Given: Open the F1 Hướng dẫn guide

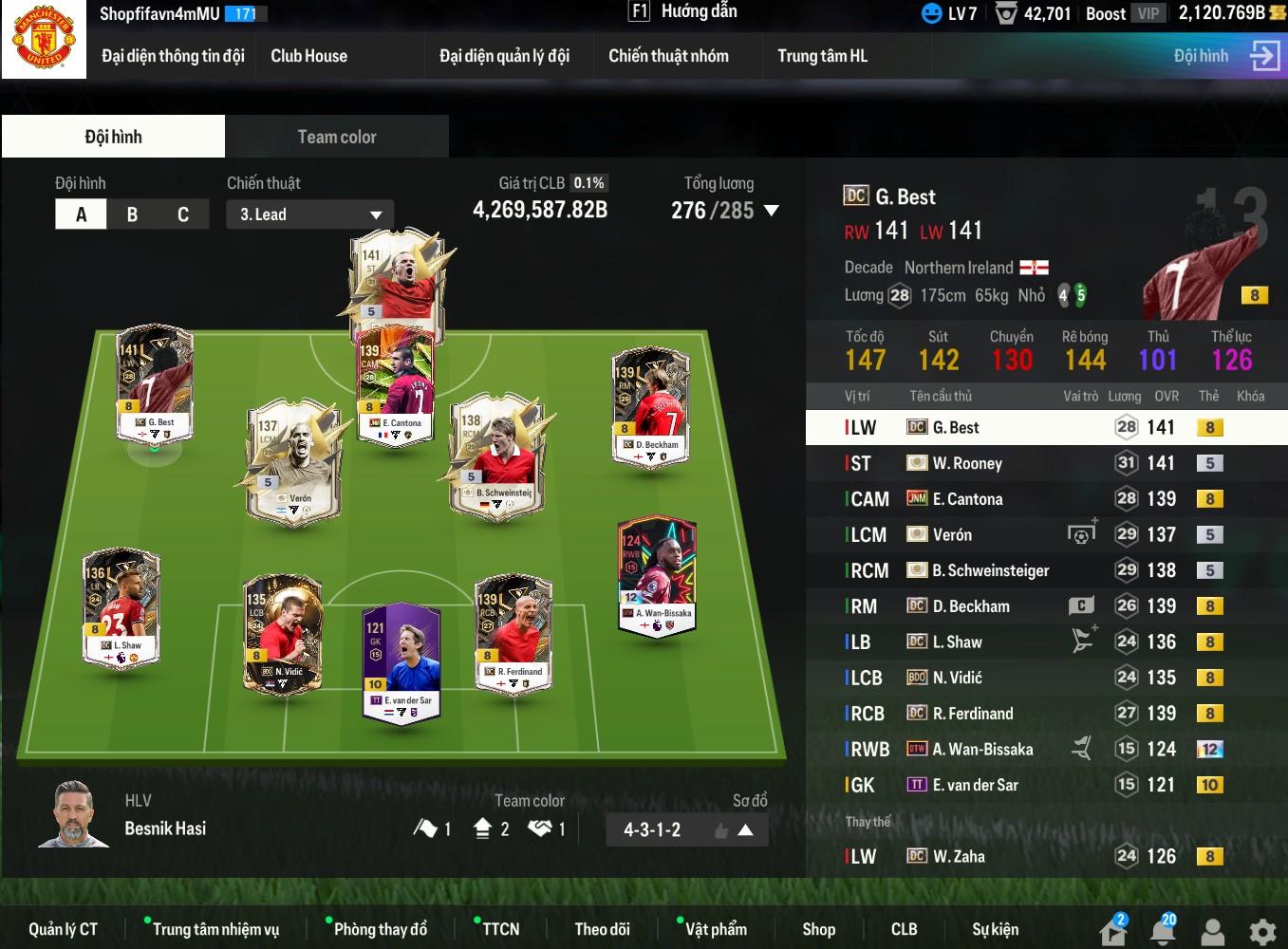Looking at the screenshot, I should pos(683,11).
